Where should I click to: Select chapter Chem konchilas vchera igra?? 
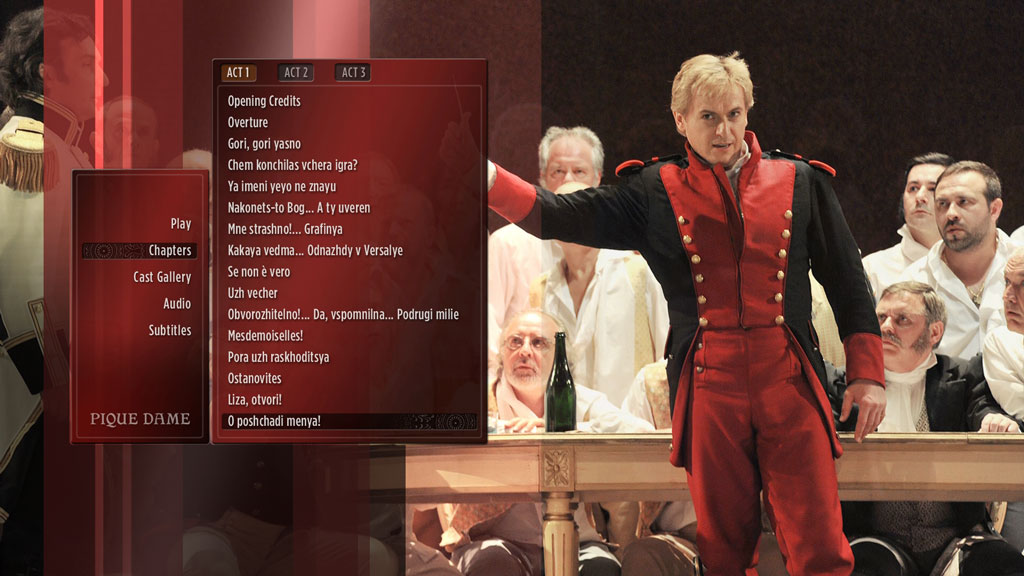(292, 165)
